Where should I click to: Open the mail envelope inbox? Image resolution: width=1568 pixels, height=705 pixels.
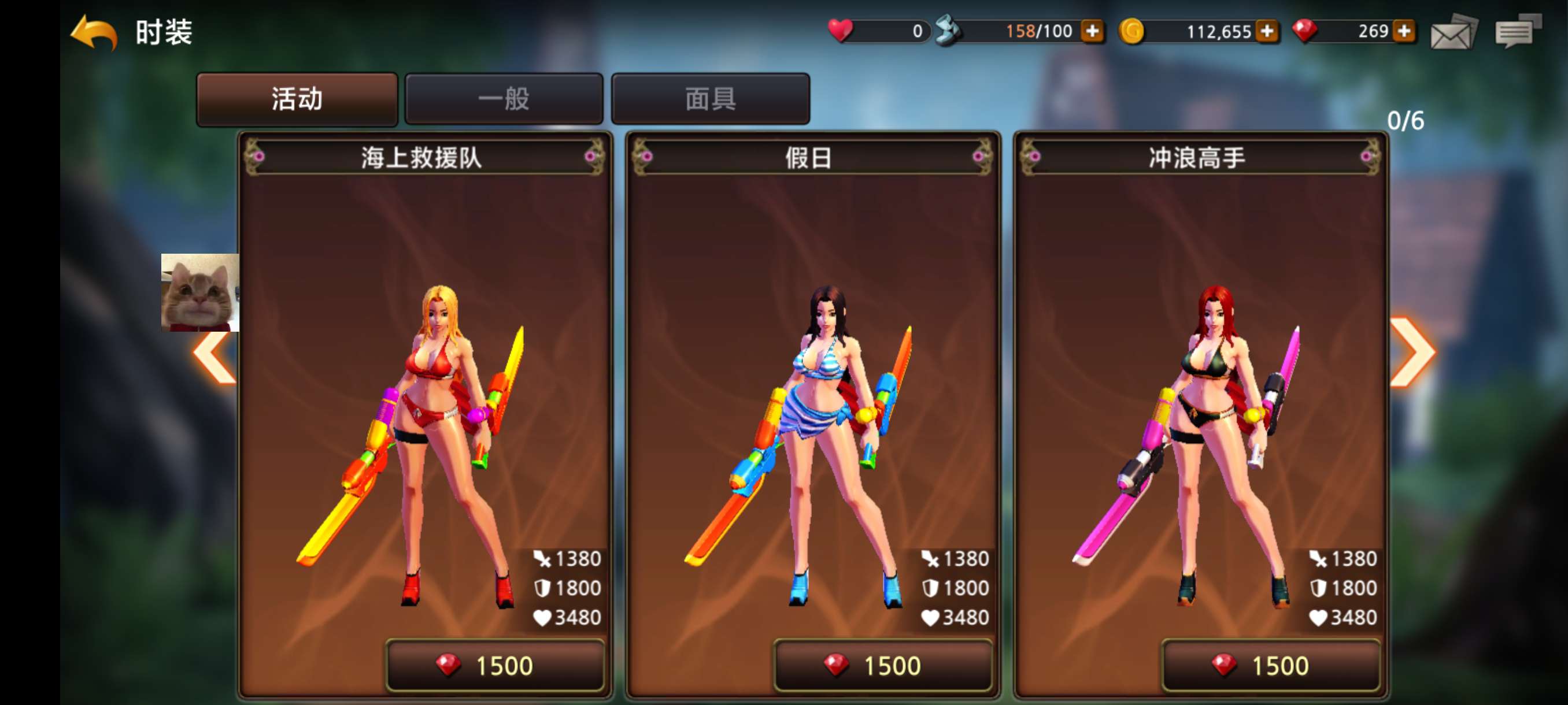(1453, 33)
